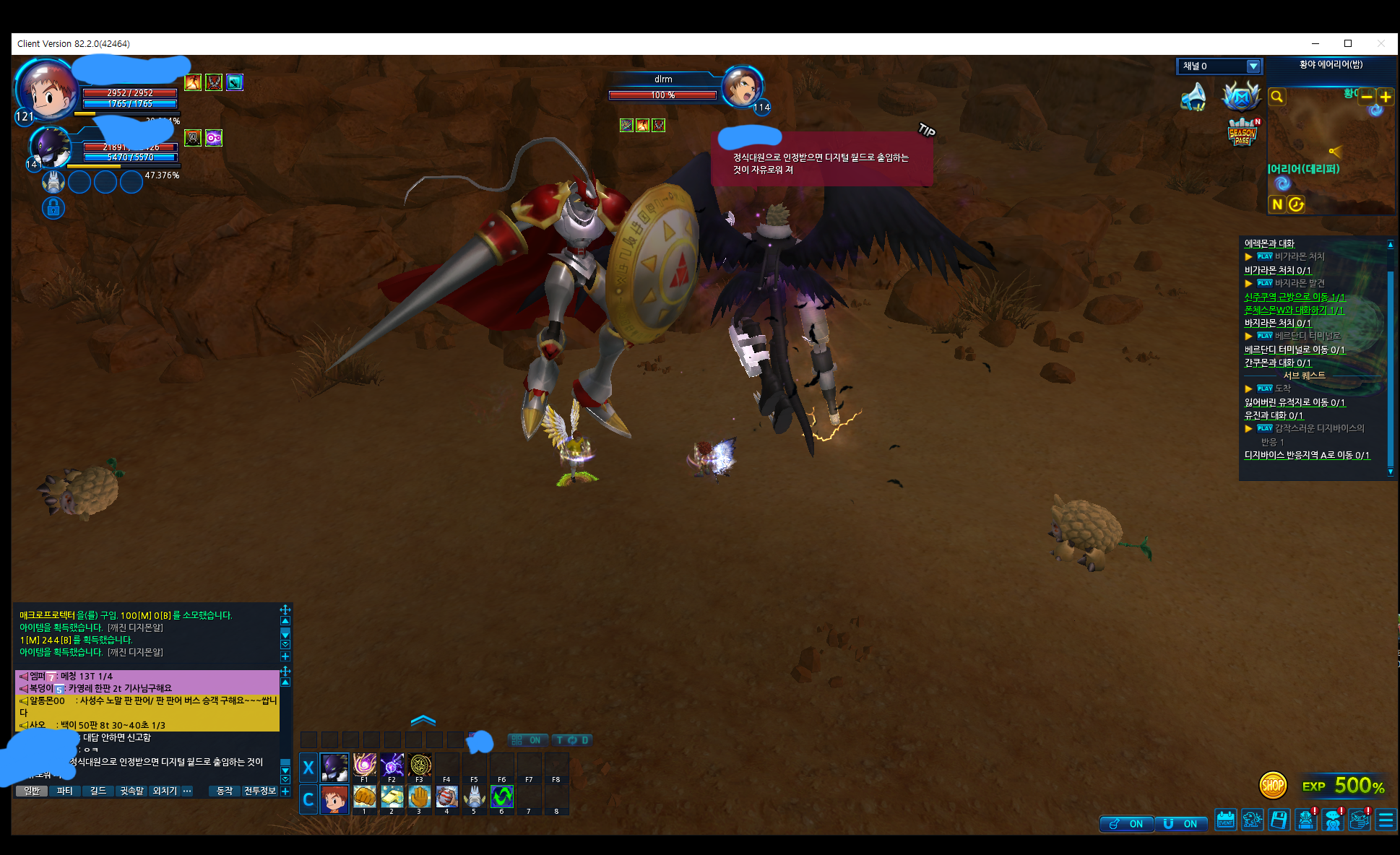Open the gold SHOP coin button
Viewport: 1400px width, 855px height.
click(x=1272, y=785)
